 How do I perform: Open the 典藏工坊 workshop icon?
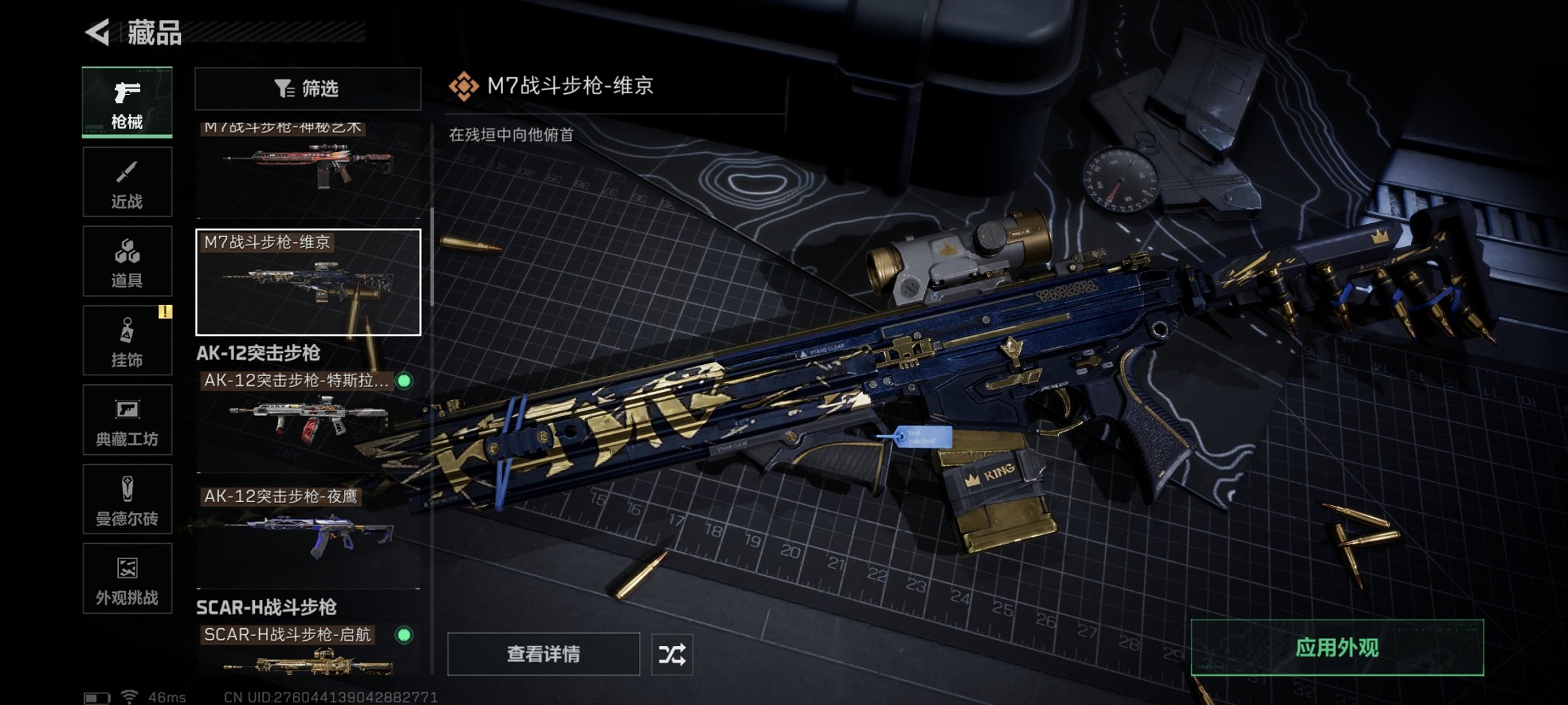pyautogui.click(x=126, y=420)
